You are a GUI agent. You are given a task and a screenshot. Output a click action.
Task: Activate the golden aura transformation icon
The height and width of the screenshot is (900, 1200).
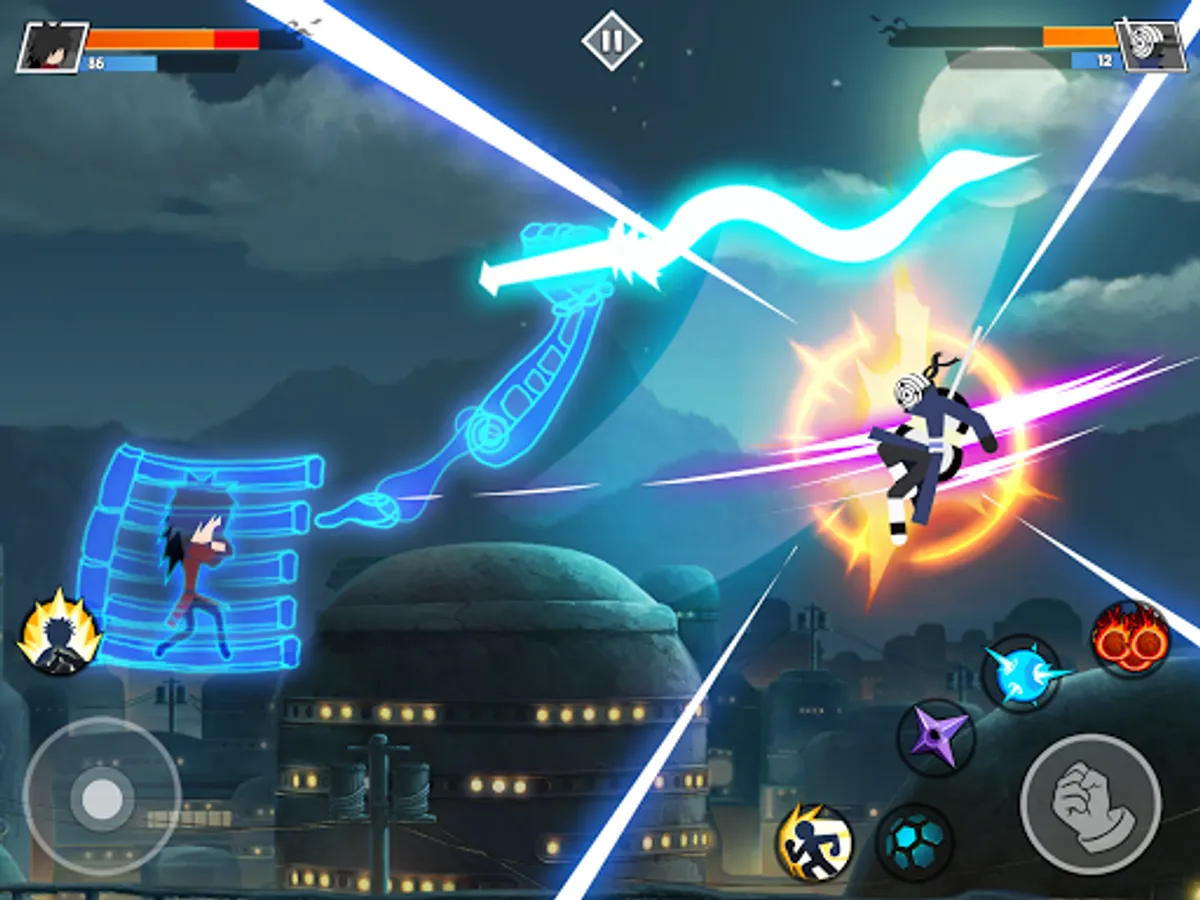click(x=60, y=633)
